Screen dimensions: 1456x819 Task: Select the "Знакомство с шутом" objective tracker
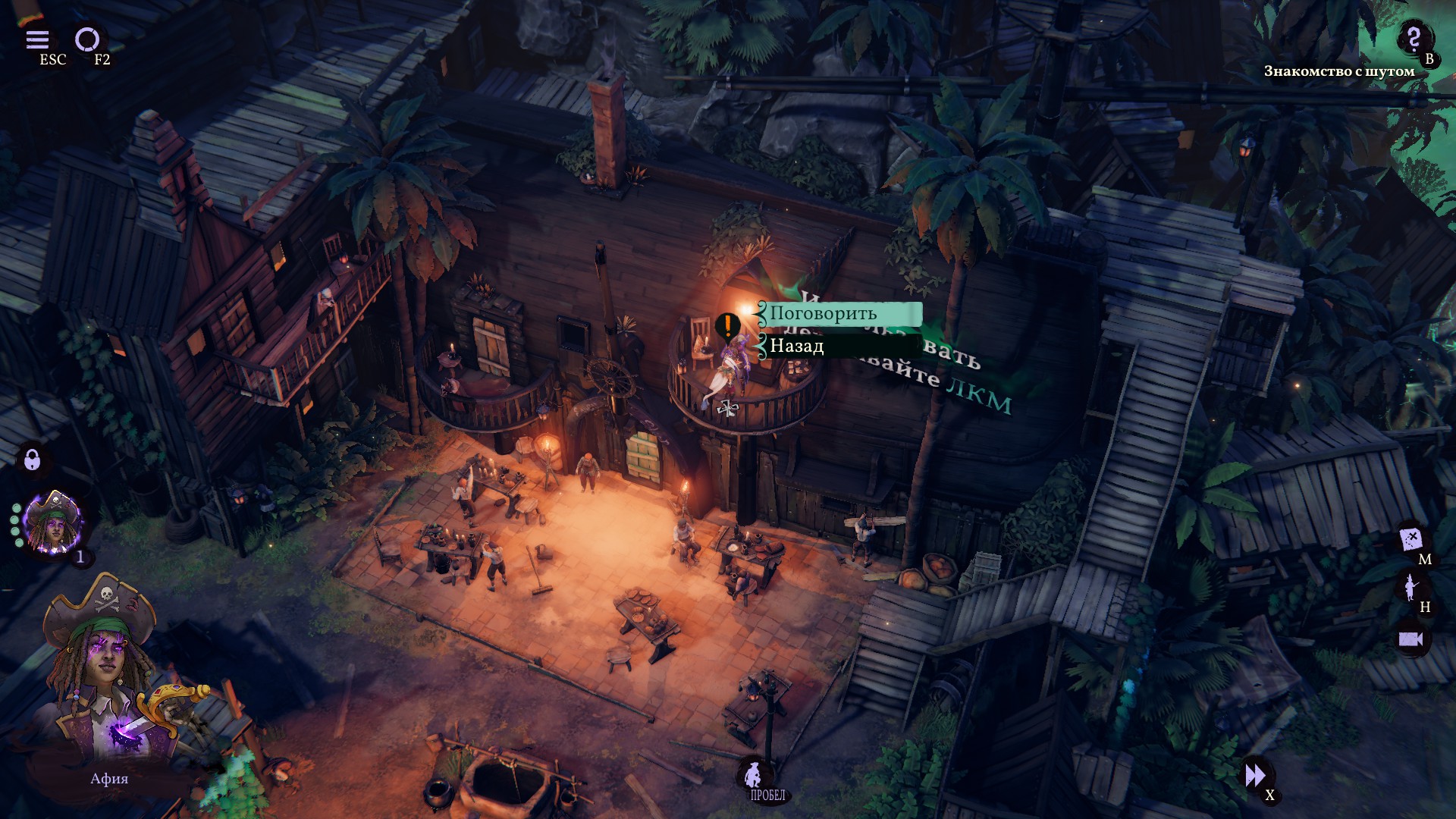[1338, 71]
